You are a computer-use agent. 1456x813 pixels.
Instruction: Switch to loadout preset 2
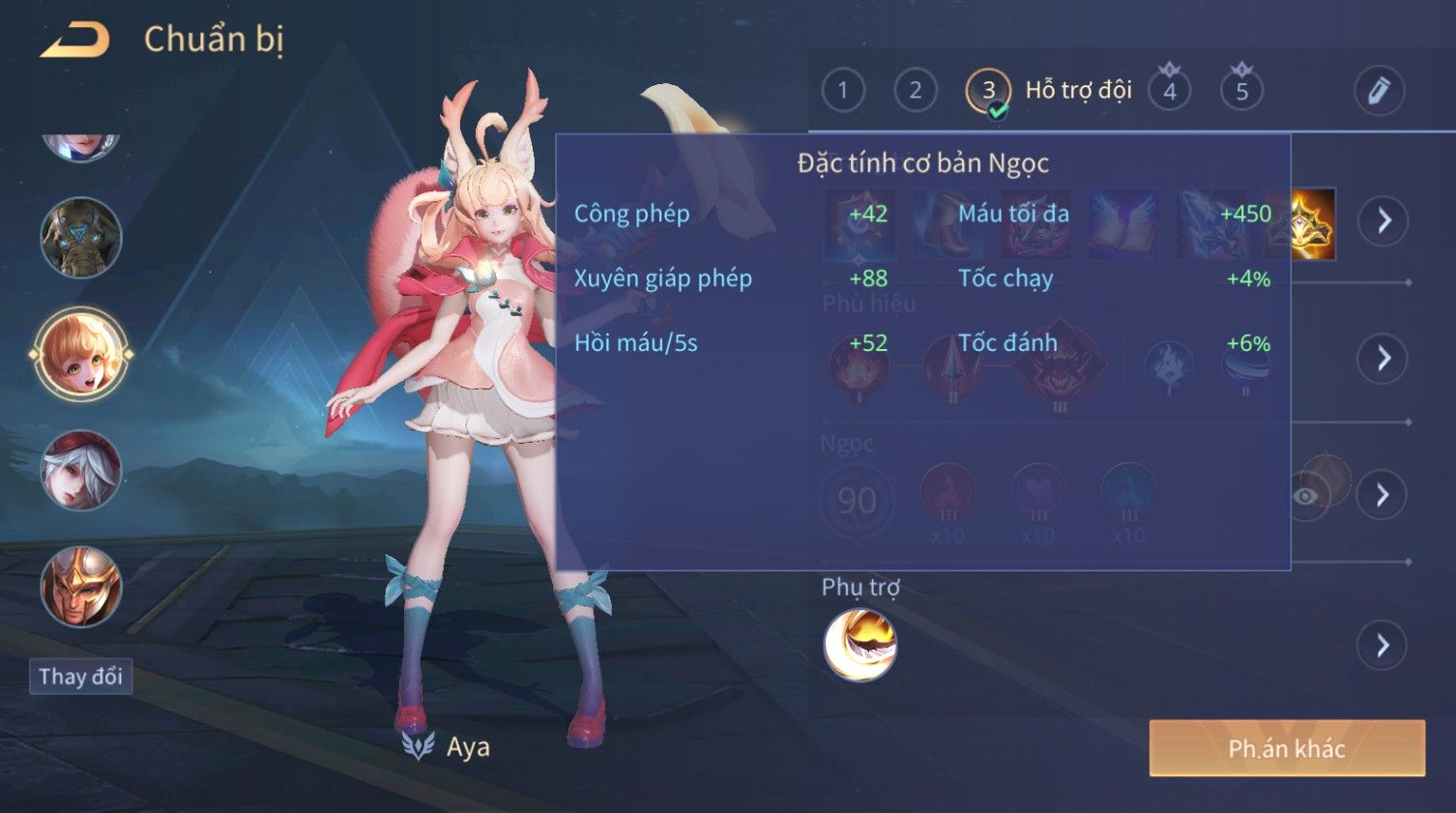[x=915, y=91]
